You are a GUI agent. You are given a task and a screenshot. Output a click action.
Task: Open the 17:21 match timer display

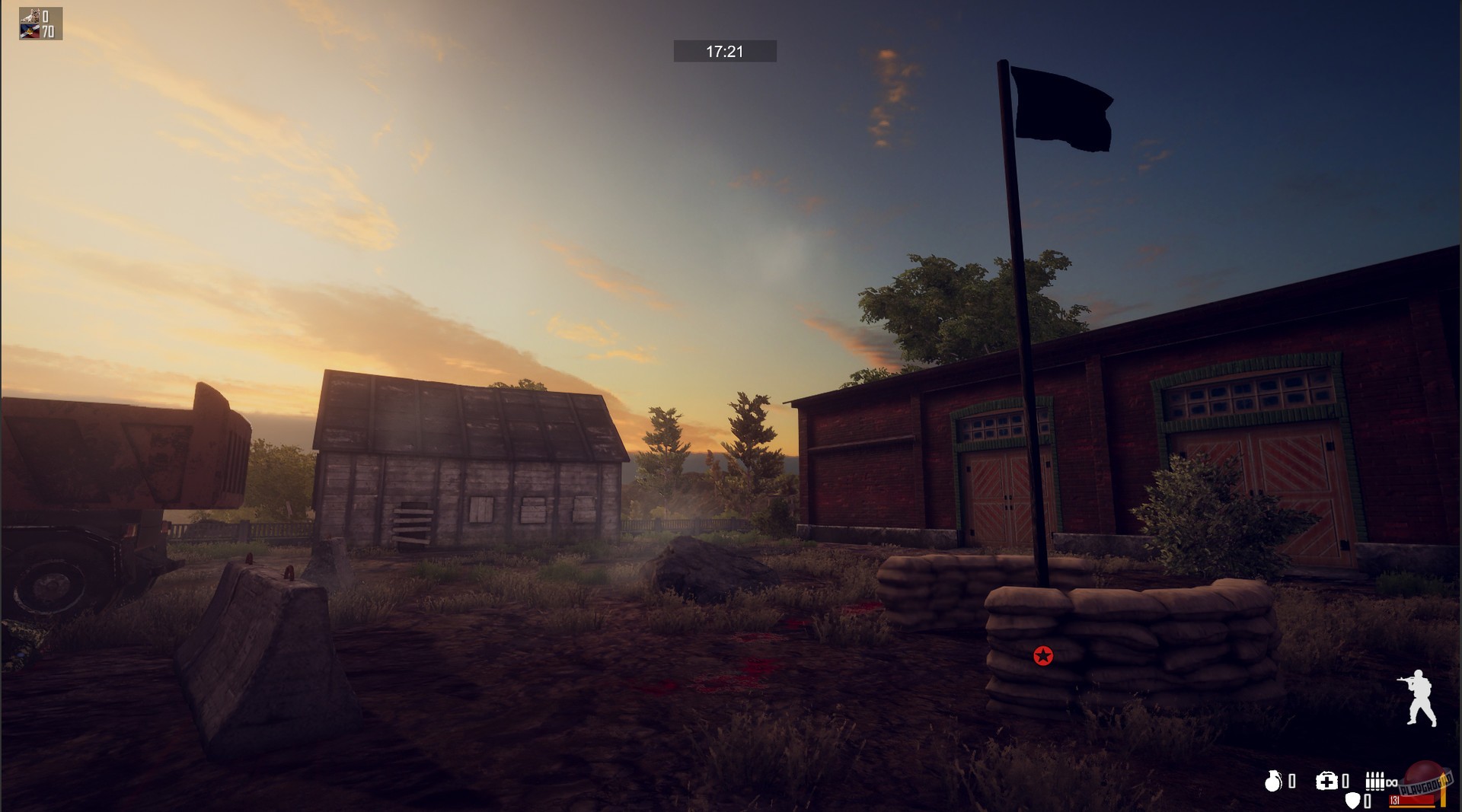(x=723, y=50)
